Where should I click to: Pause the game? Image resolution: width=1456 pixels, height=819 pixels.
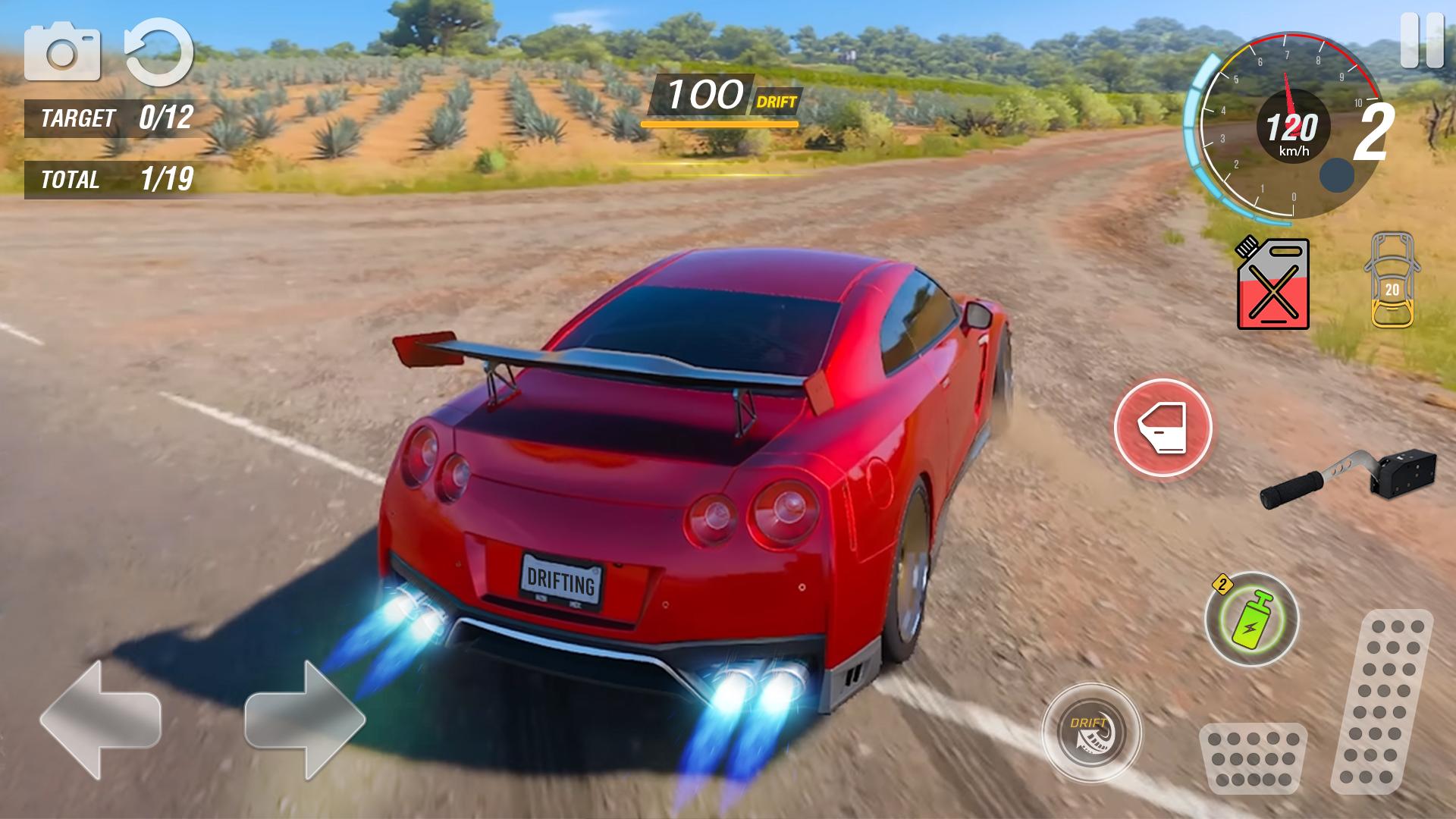pos(1421,40)
